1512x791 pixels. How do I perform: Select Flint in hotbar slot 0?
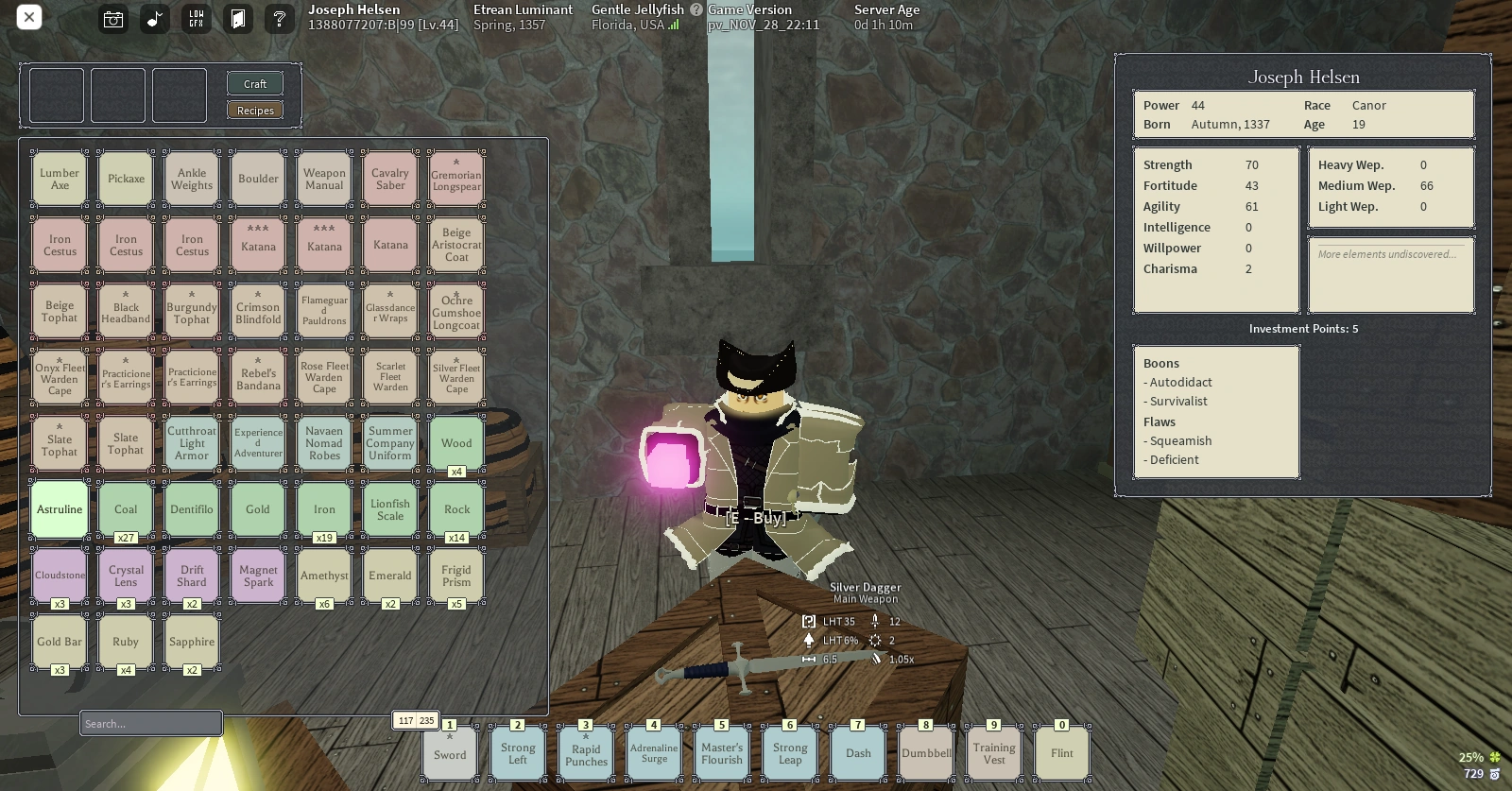1061,752
